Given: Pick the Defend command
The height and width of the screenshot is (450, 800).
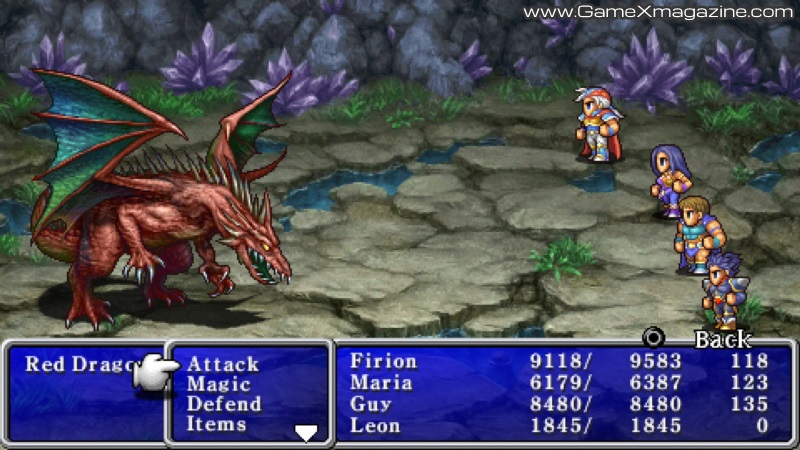Looking at the screenshot, I should pos(224,405).
